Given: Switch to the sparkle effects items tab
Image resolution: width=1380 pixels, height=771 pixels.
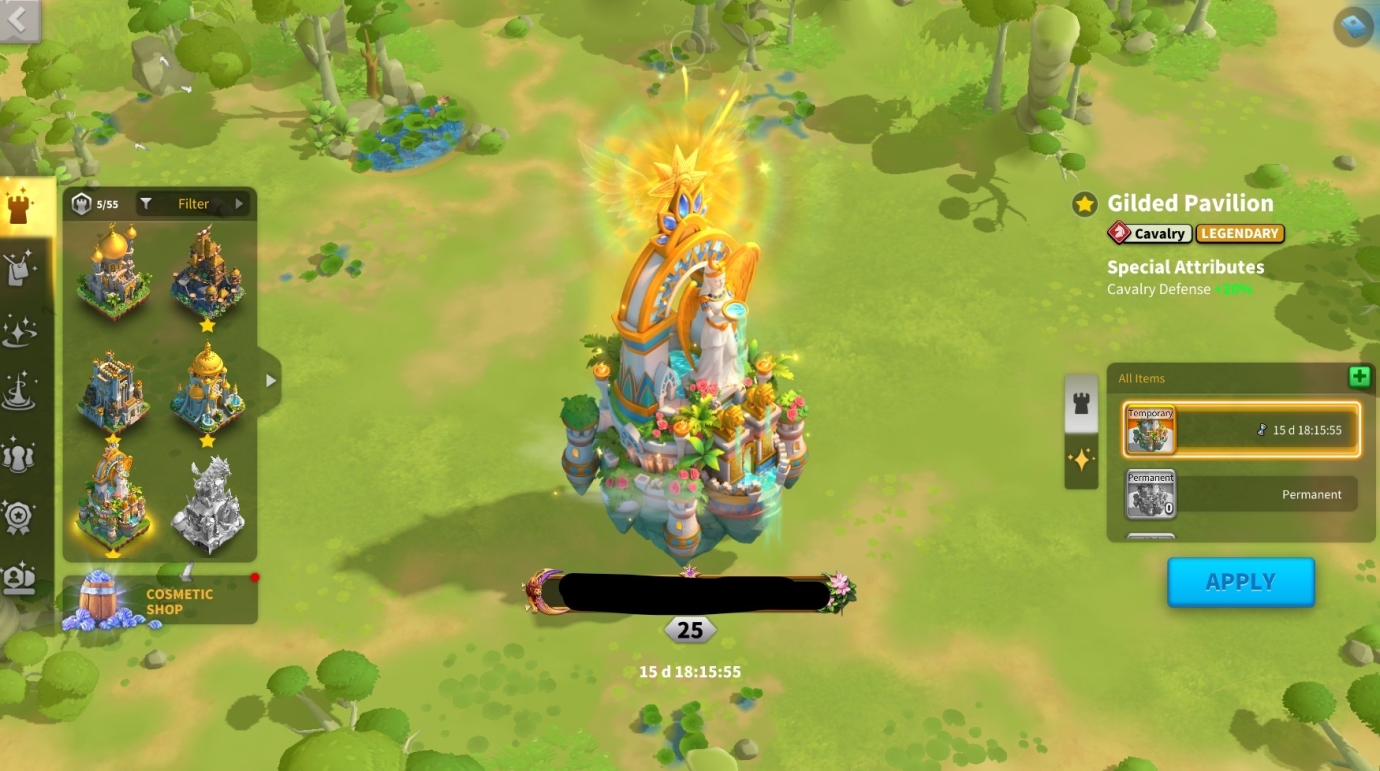Looking at the screenshot, I should [x=1081, y=460].
